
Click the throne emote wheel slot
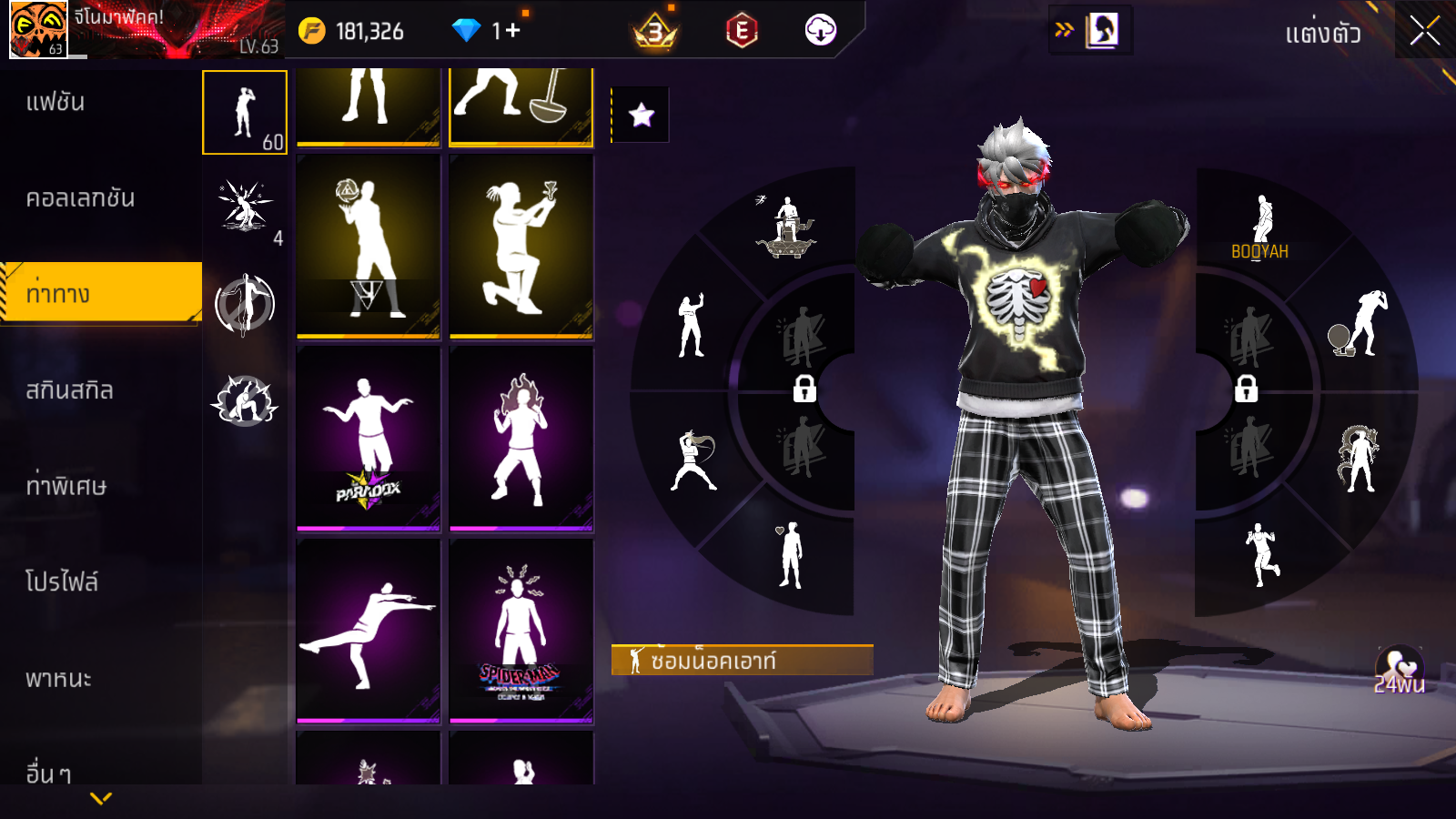tap(788, 227)
